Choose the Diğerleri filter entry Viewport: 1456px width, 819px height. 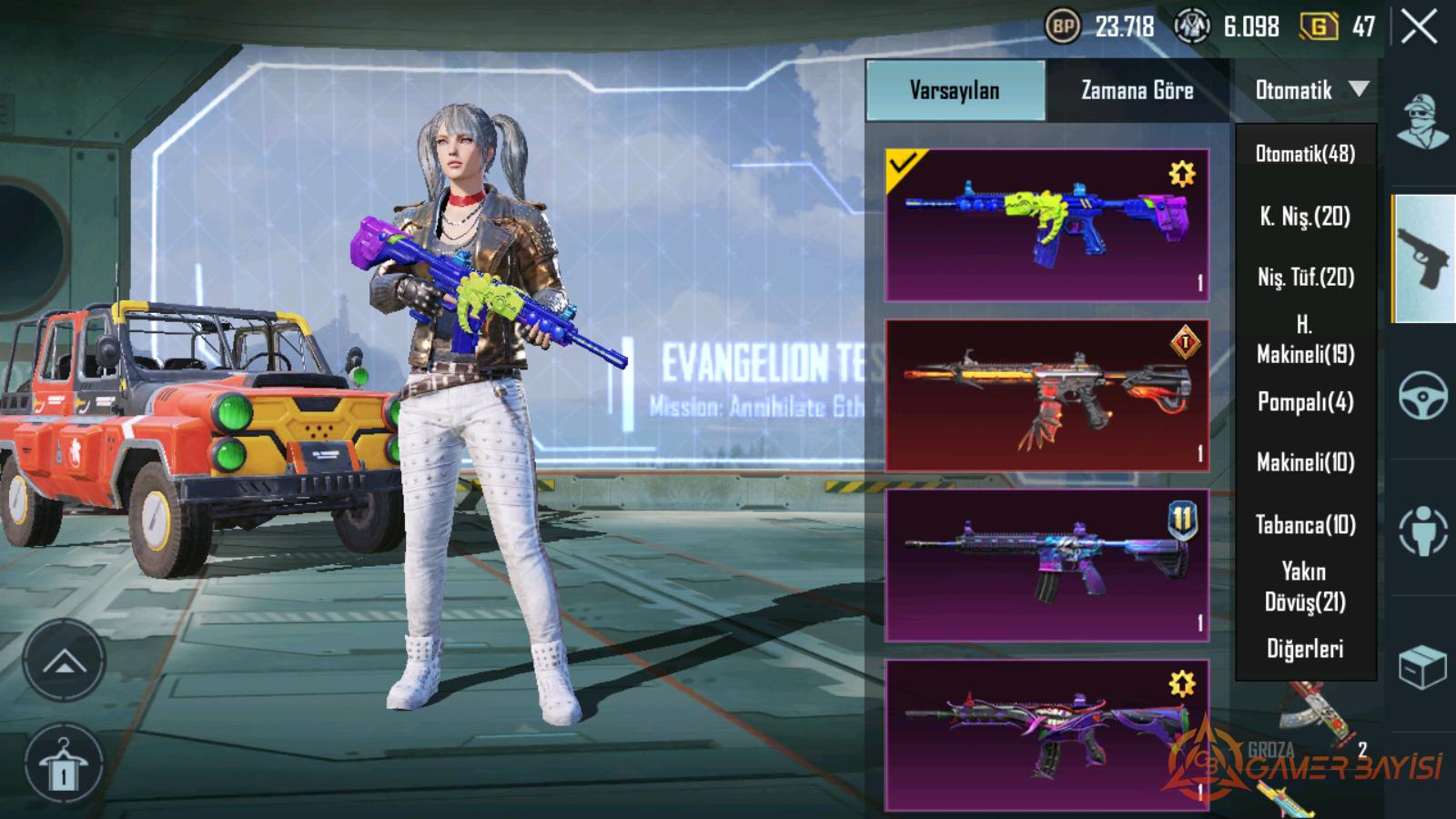[1305, 649]
